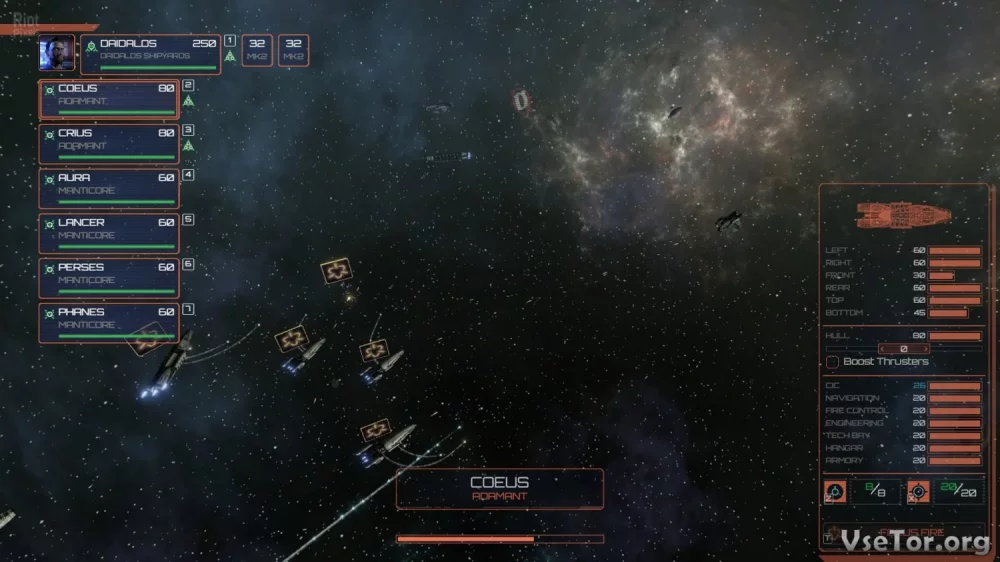Screen dimensions: 1000x562
Task: Activate the crosshair icon beside the 20/20 counter
Action: coord(918,491)
